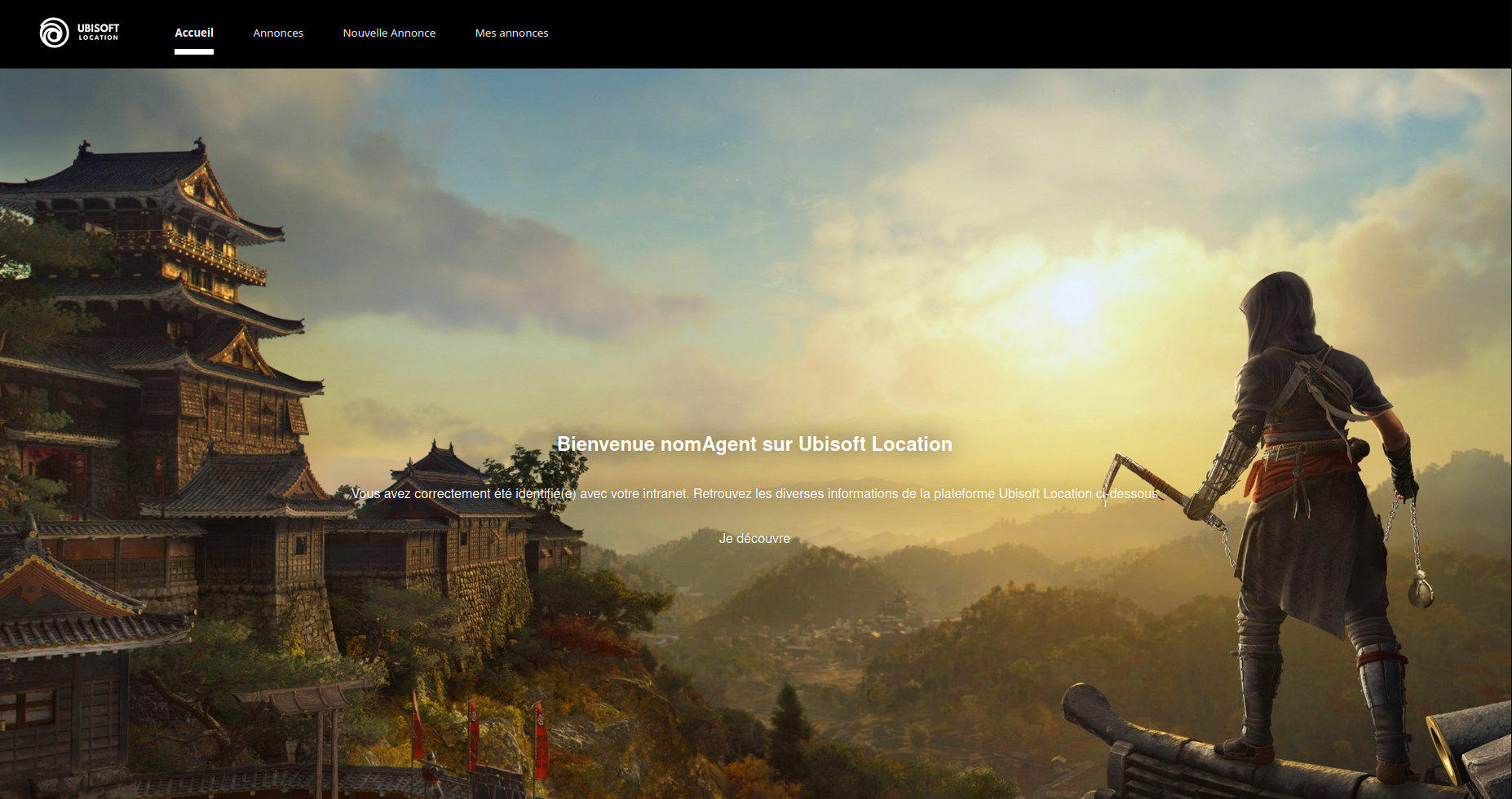
Task: Select Nouvelle Annonce to create a listing
Action: pyautogui.click(x=389, y=33)
